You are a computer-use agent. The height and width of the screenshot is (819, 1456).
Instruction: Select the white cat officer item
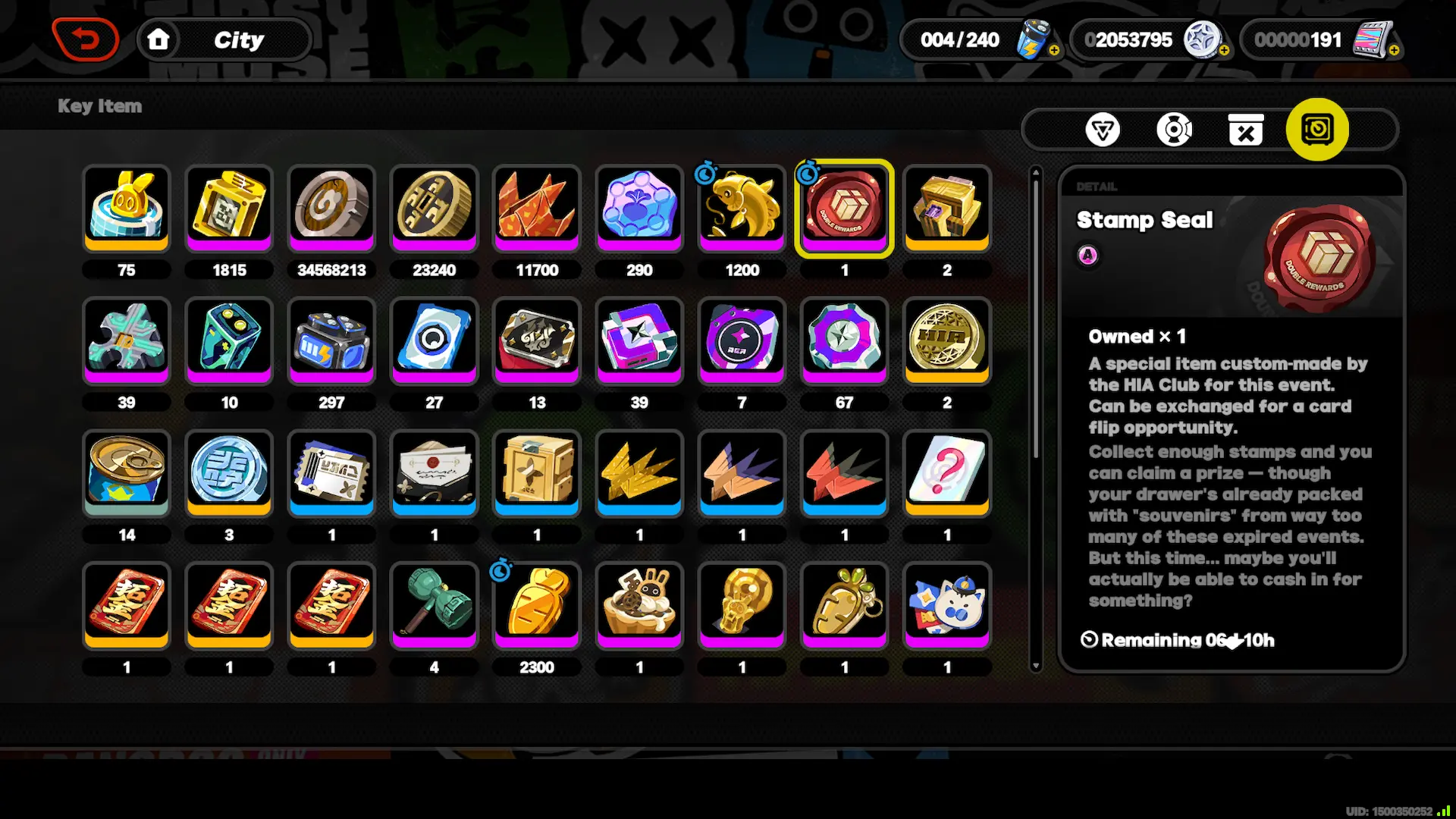[x=946, y=604]
